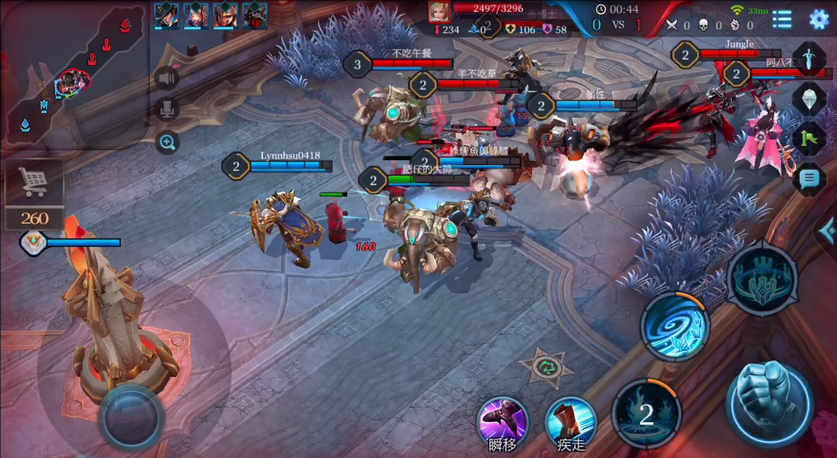Toggle the speaker sound icon
The width and height of the screenshot is (837, 458).
(x=167, y=77)
